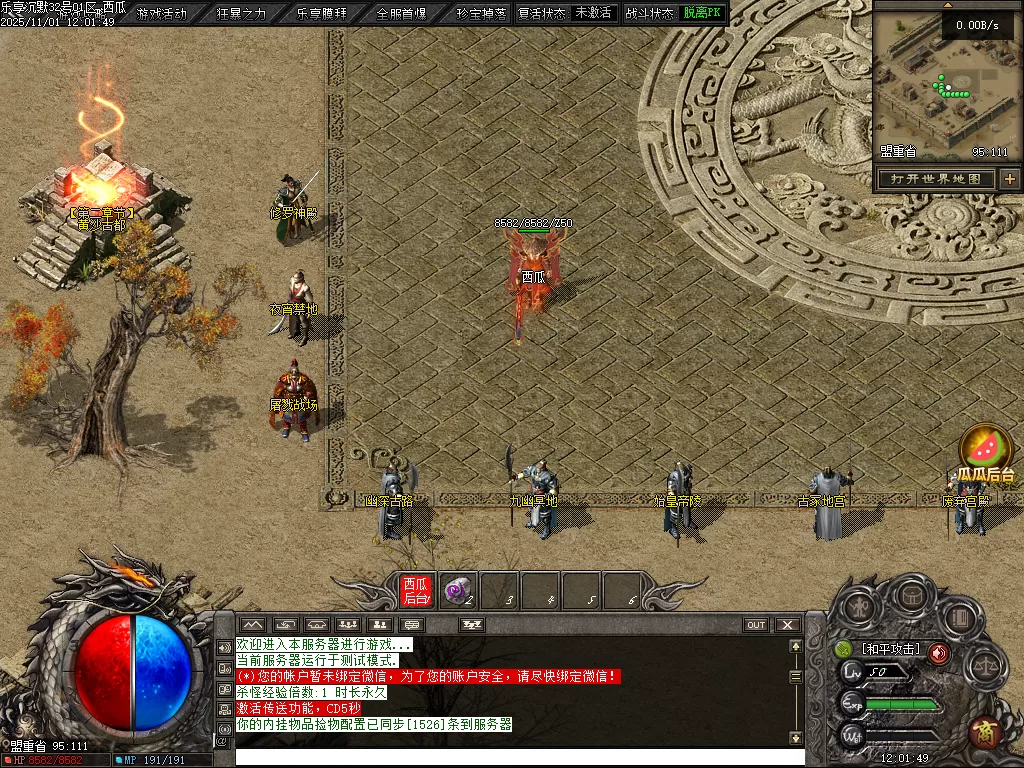Close the chat panel with the X button
1024x768 pixels.
[x=788, y=625]
